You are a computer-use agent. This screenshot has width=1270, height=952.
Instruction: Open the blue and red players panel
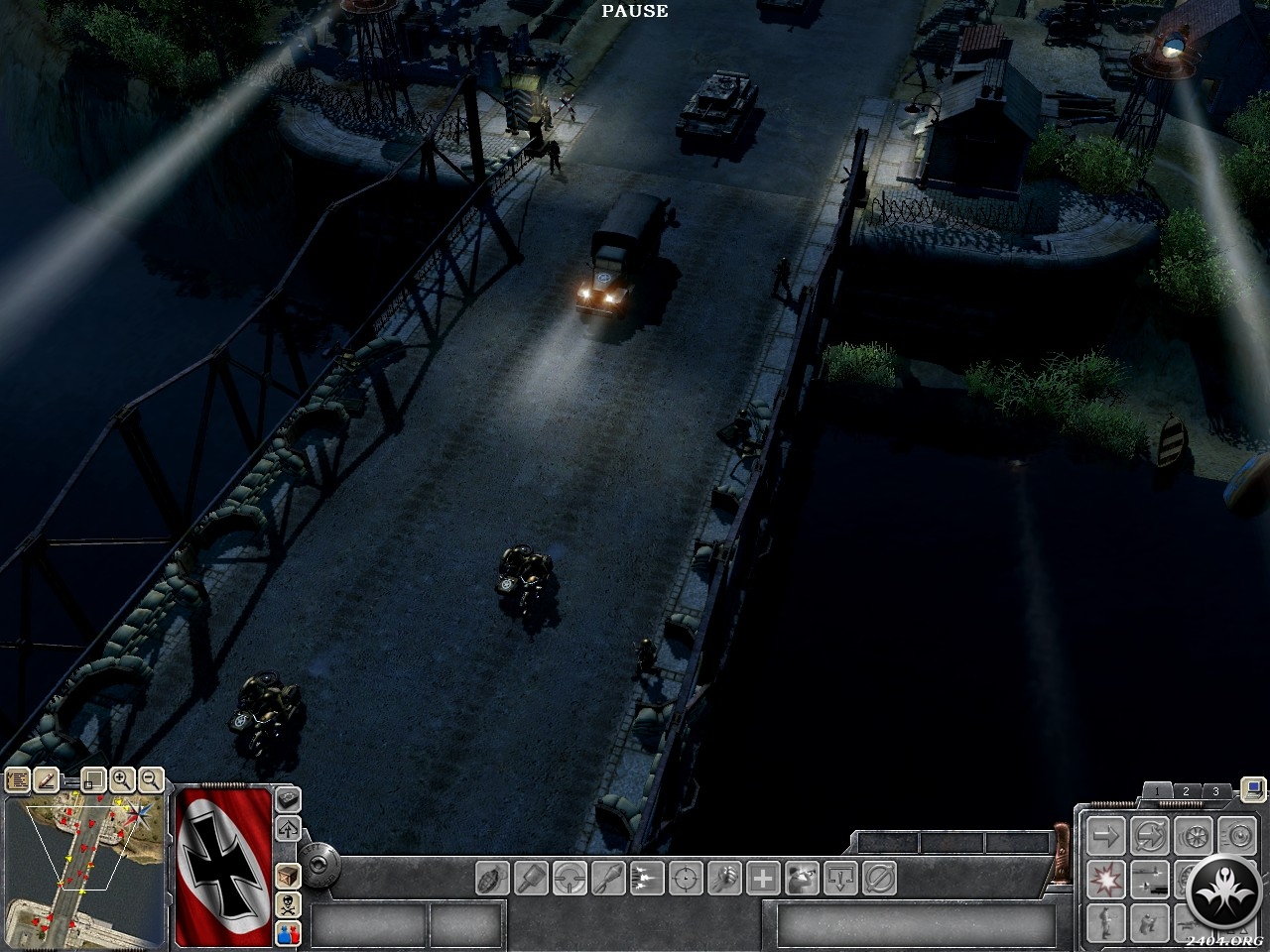pos(288,932)
